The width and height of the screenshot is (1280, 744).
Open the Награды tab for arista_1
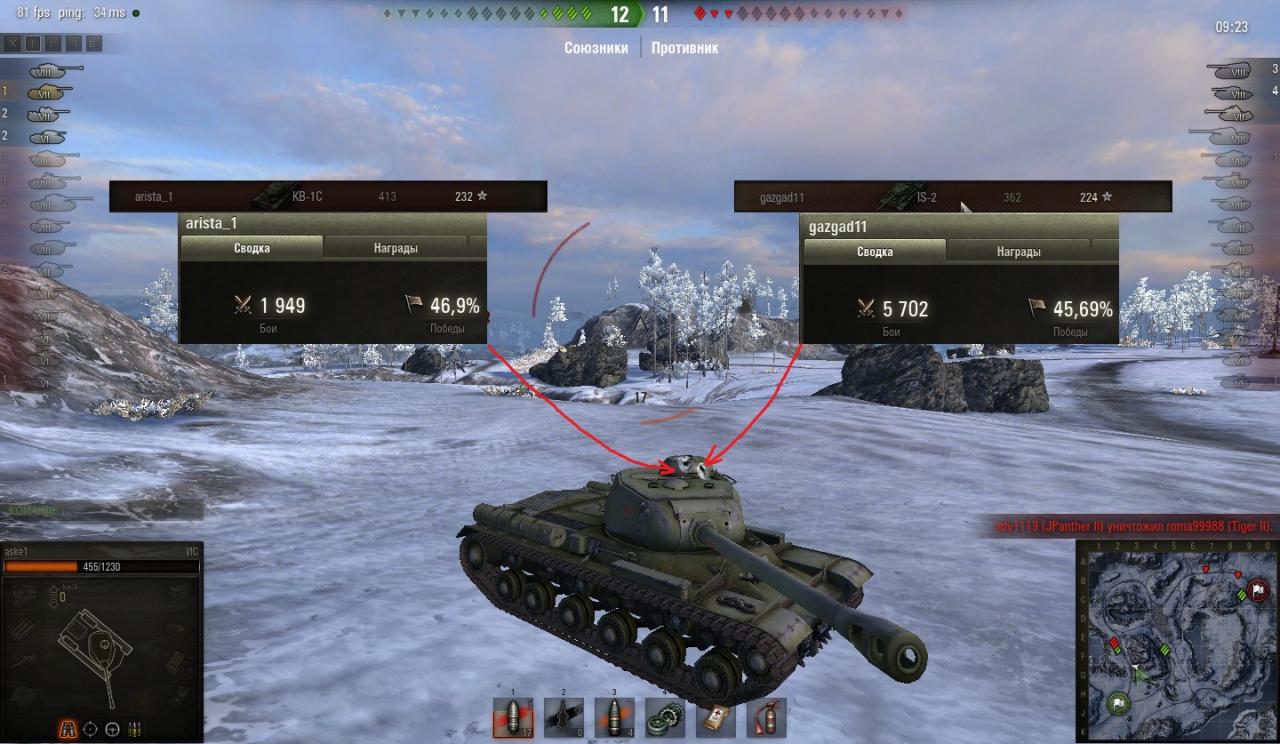(396, 248)
